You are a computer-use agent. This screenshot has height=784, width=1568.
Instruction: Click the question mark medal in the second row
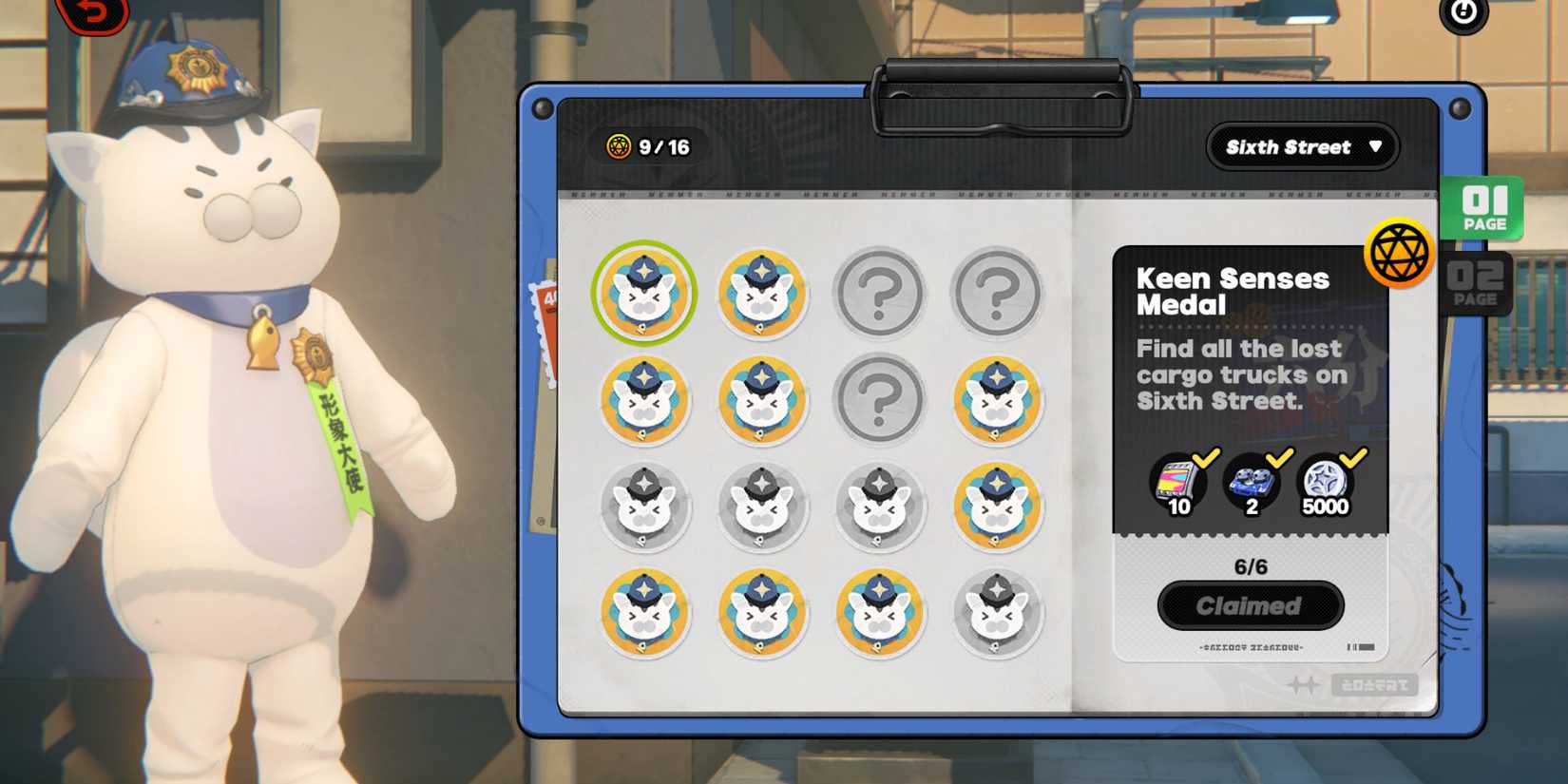(879, 400)
